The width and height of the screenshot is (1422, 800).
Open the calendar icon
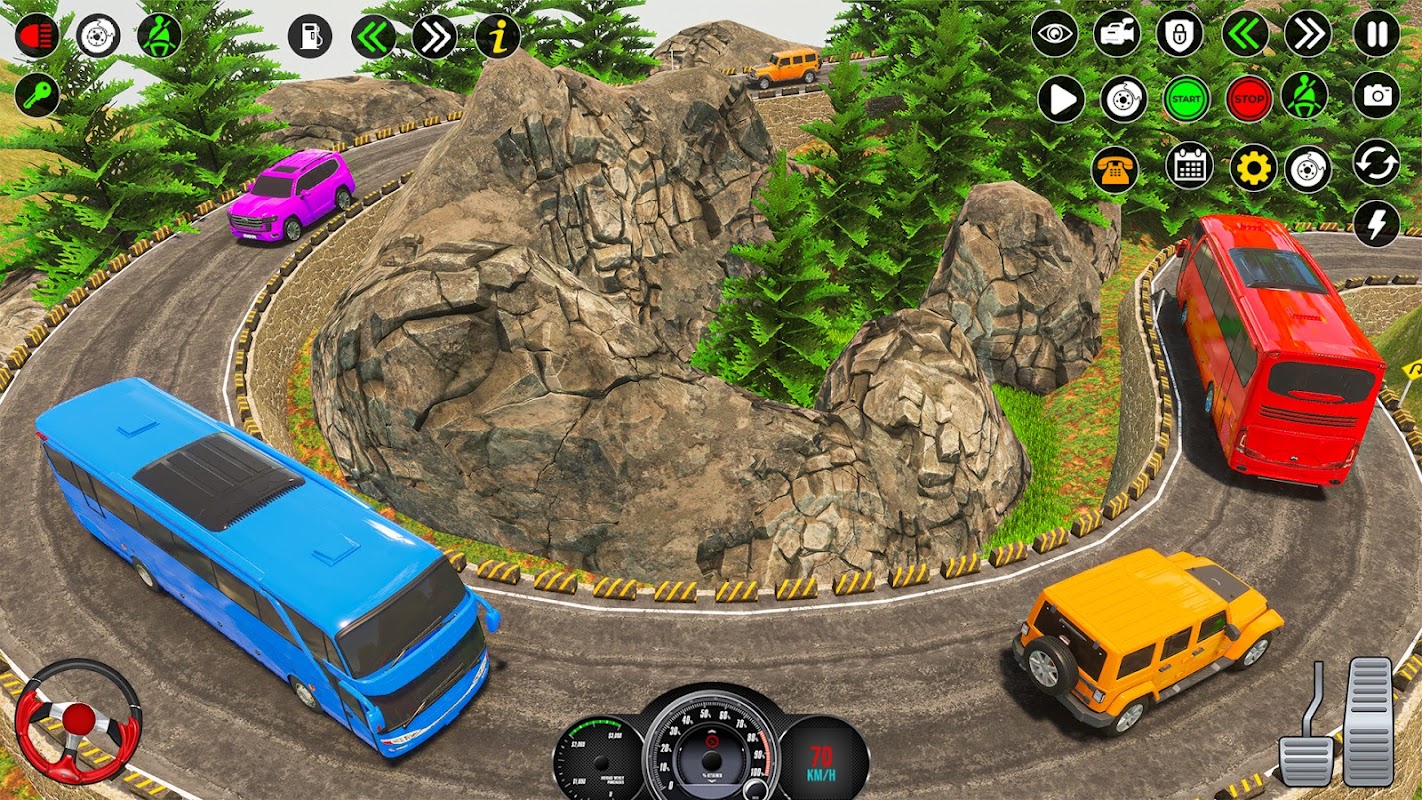pos(1189,167)
